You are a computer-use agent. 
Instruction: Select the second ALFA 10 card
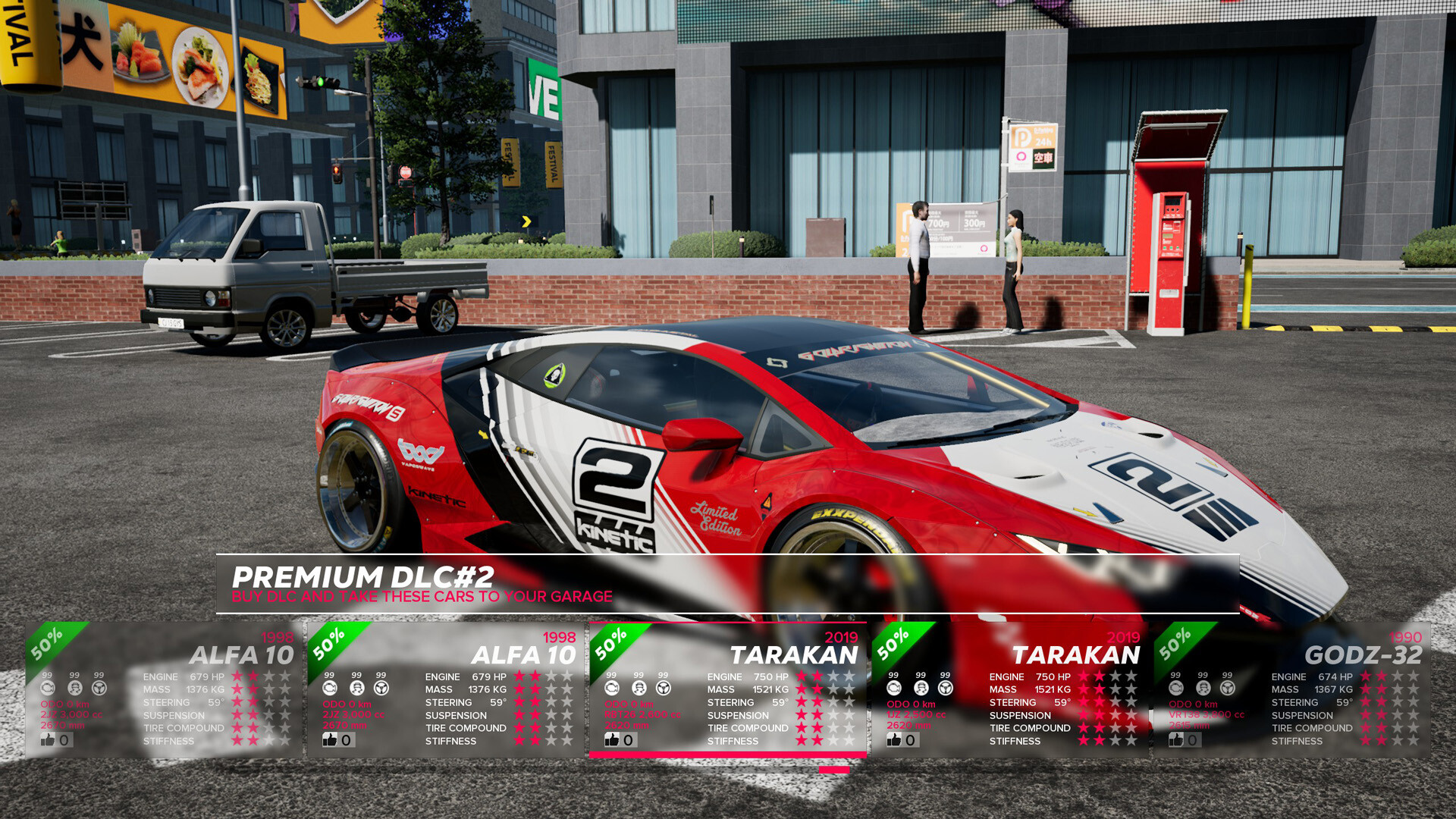click(x=447, y=690)
